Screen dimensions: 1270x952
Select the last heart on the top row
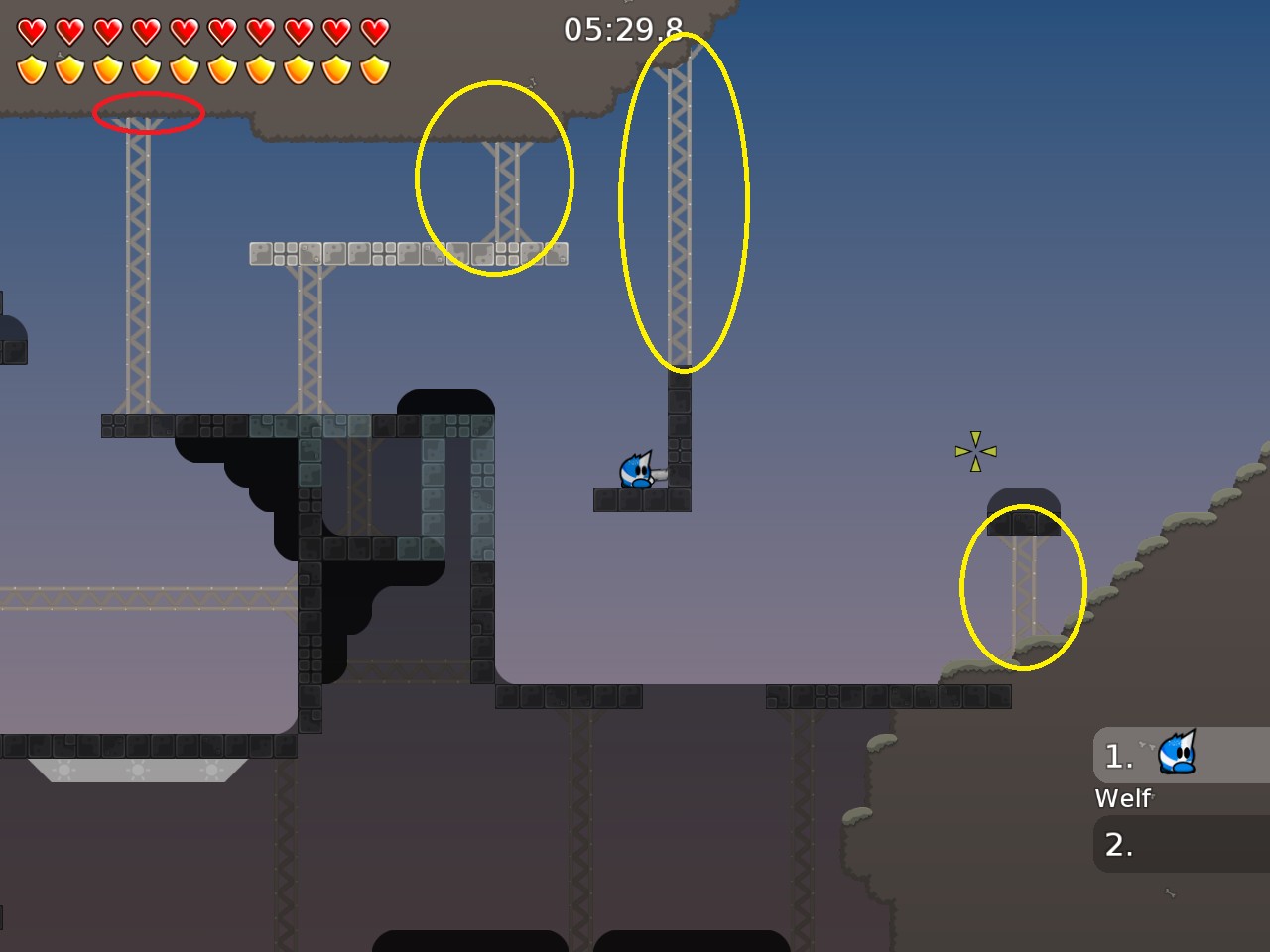[x=373, y=30]
